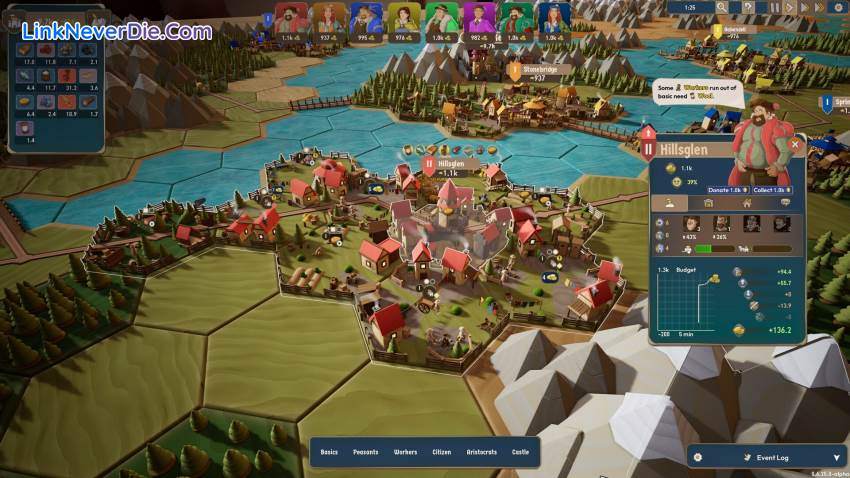The width and height of the screenshot is (850, 478).
Task: Switch to the house tab in Hillsglen panel
Action: click(746, 203)
